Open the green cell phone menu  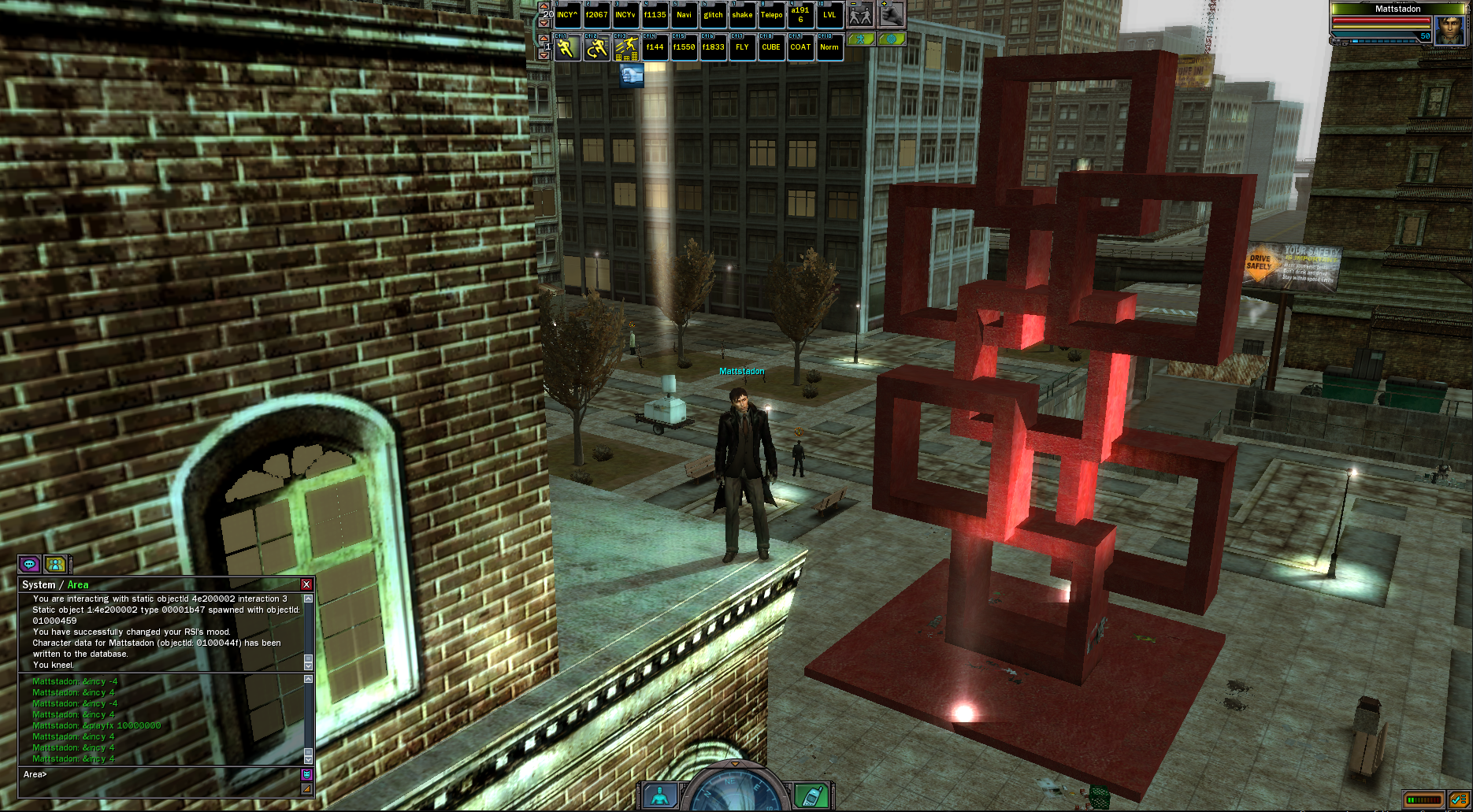tap(811, 795)
